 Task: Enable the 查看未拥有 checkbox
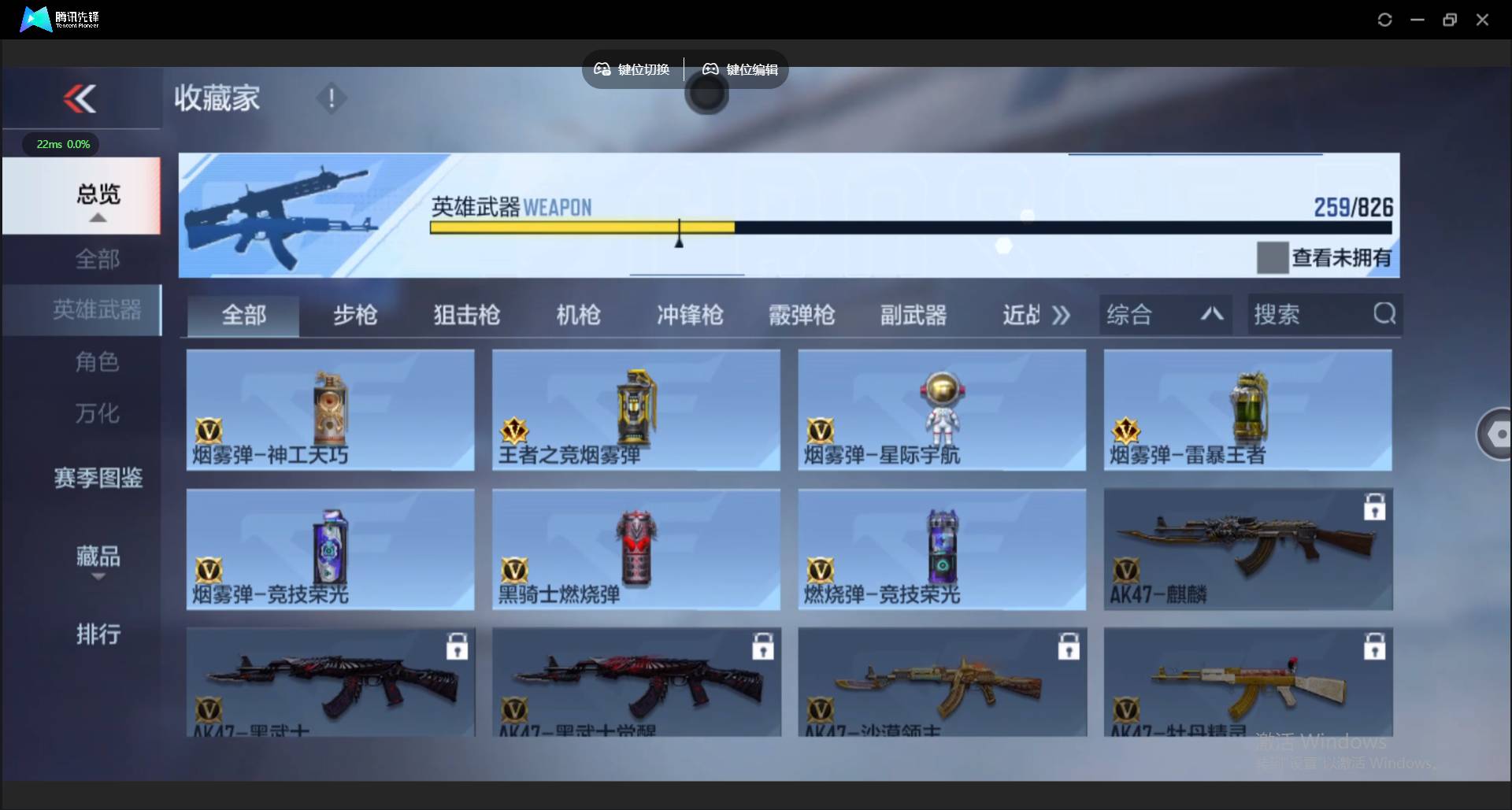(x=1272, y=257)
